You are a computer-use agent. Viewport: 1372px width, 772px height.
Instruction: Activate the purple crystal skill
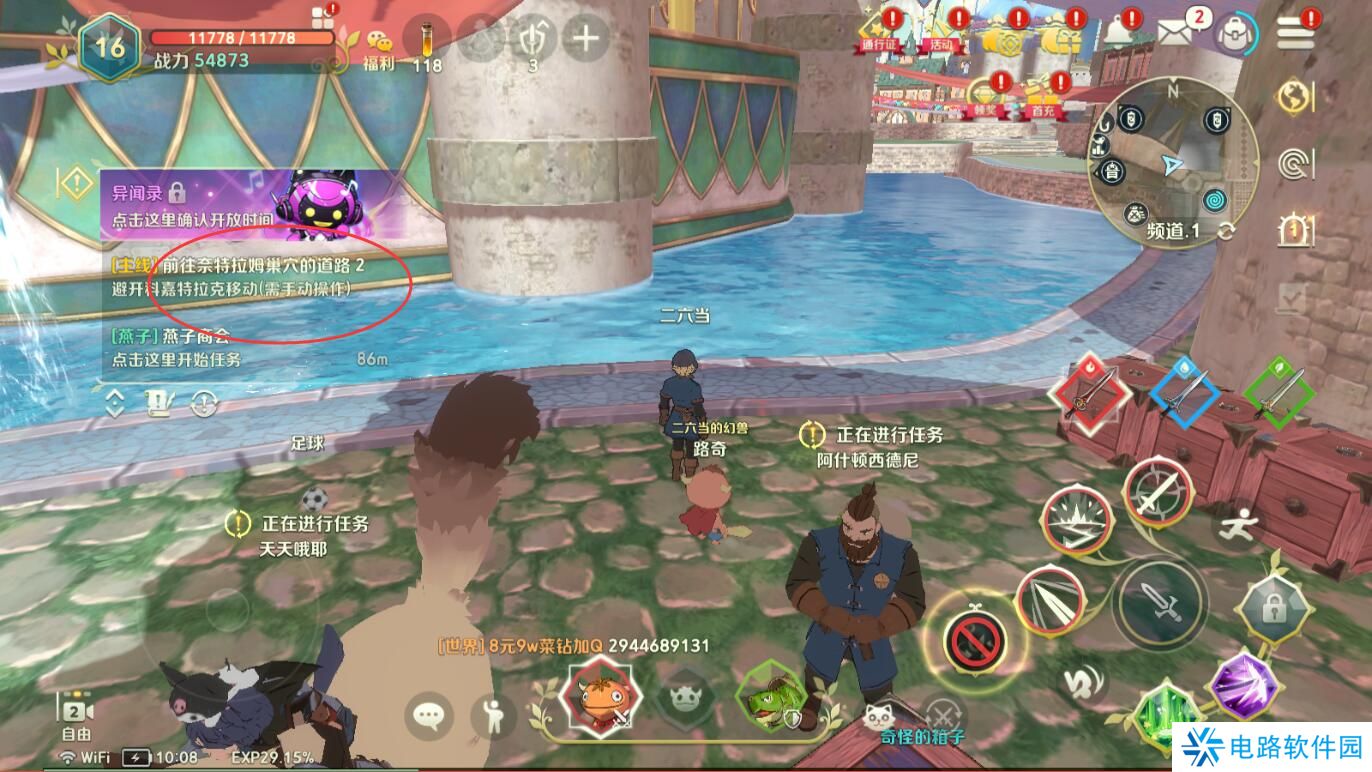1243,686
